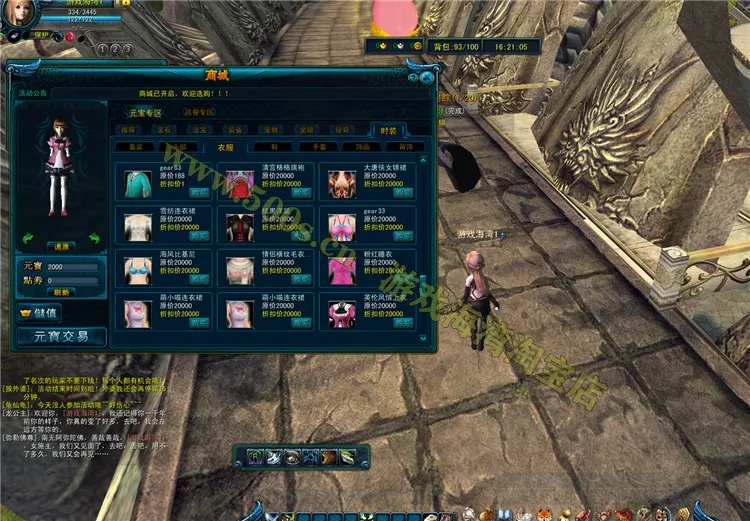Switch to the 点券专区 section
This screenshot has width=750, height=521.
(198, 112)
